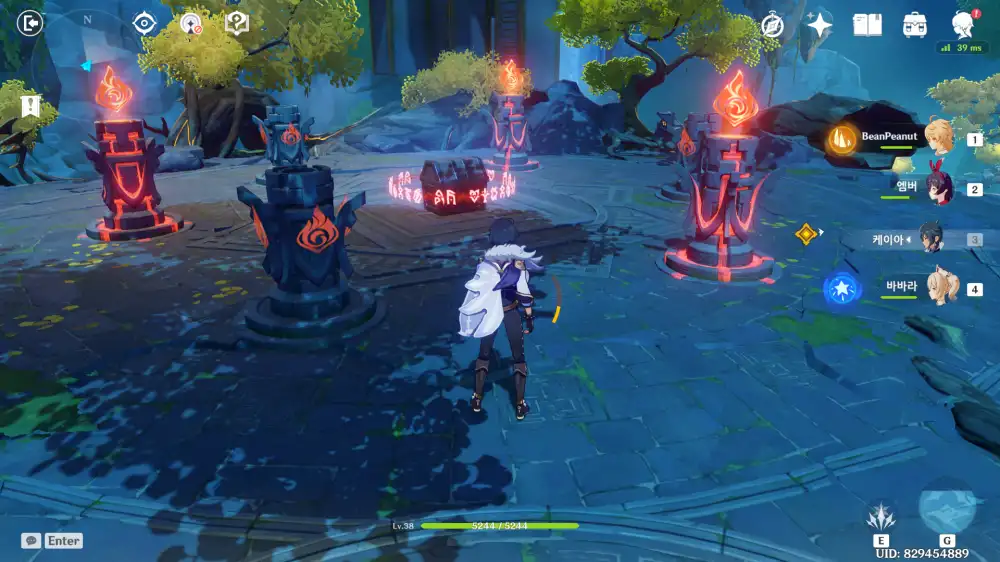Open the compass icon
Screen dimensions: 1000x562
pos(771,26)
